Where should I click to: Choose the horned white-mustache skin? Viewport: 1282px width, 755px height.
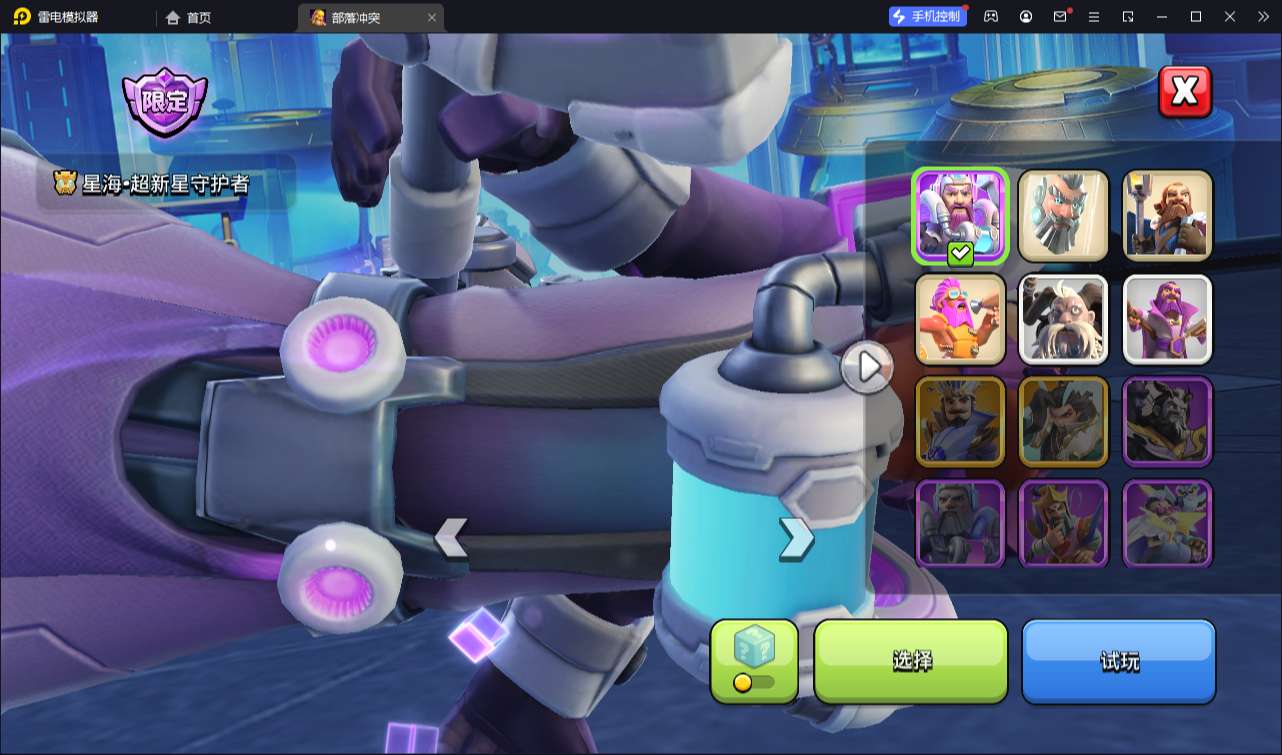click(x=1064, y=319)
